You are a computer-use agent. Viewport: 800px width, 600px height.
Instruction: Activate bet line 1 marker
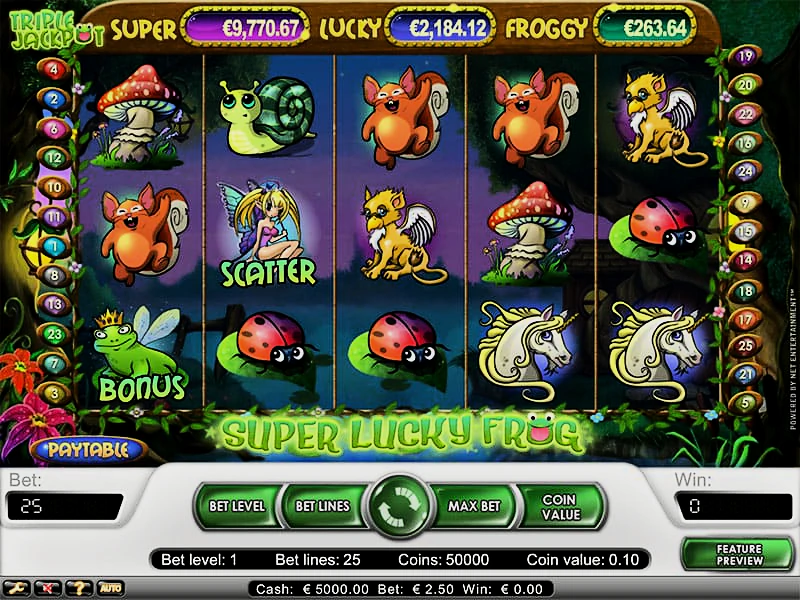pos(53,245)
